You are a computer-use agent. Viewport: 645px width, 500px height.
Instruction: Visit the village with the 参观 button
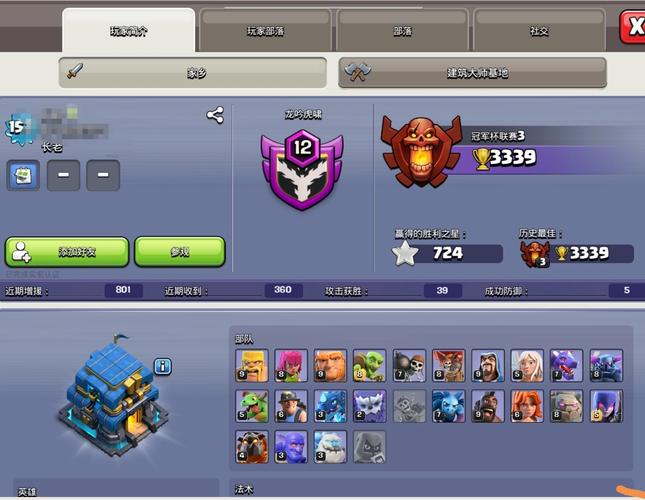[x=179, y=252]
